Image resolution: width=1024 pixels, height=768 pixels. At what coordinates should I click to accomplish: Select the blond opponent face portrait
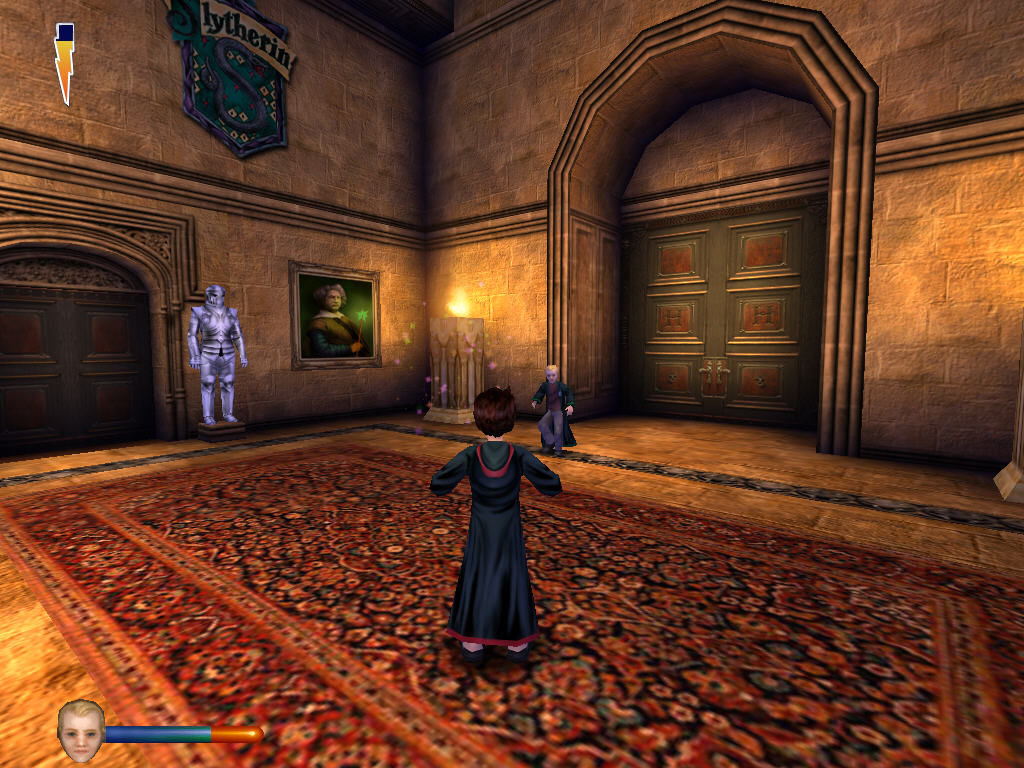click(80, 730)
